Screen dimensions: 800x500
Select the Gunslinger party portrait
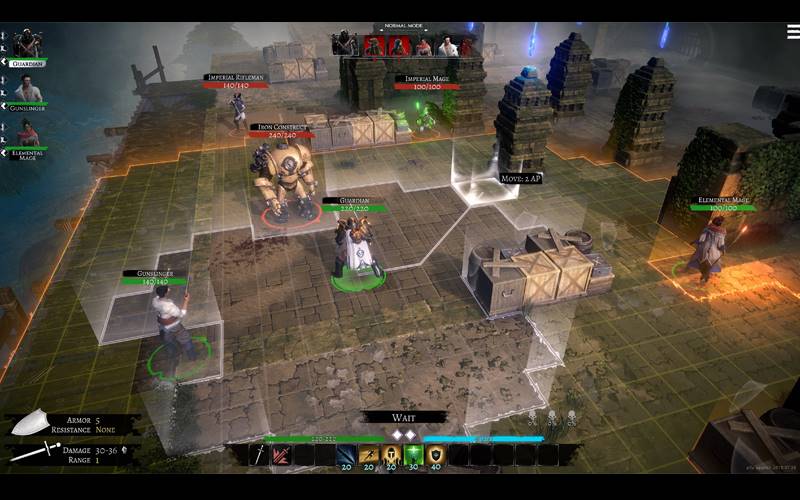28,89
